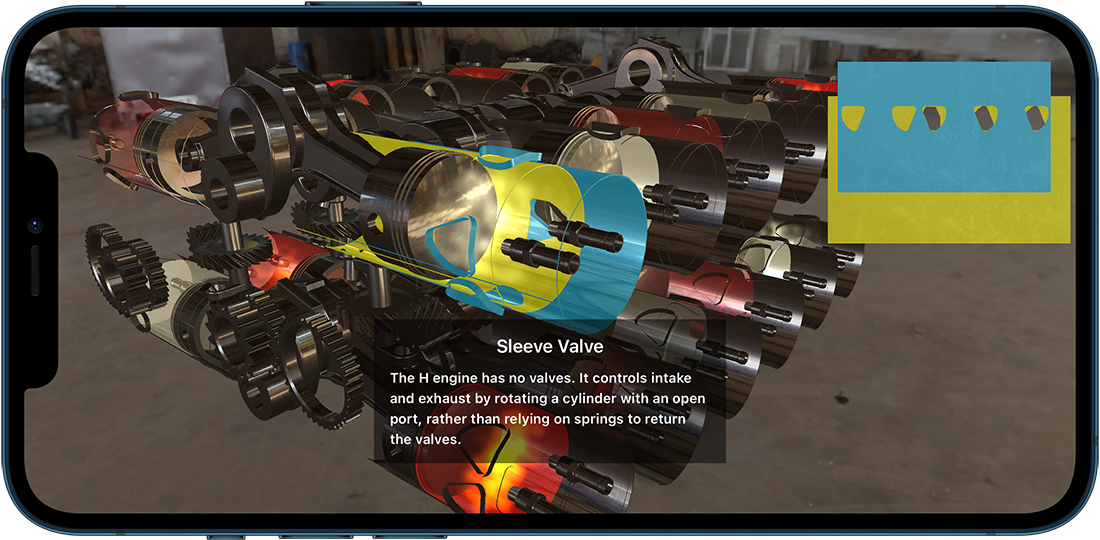Select the Sleeve Valve description panel
Viewport: 1100px width, 540px height.
point(549,391)
